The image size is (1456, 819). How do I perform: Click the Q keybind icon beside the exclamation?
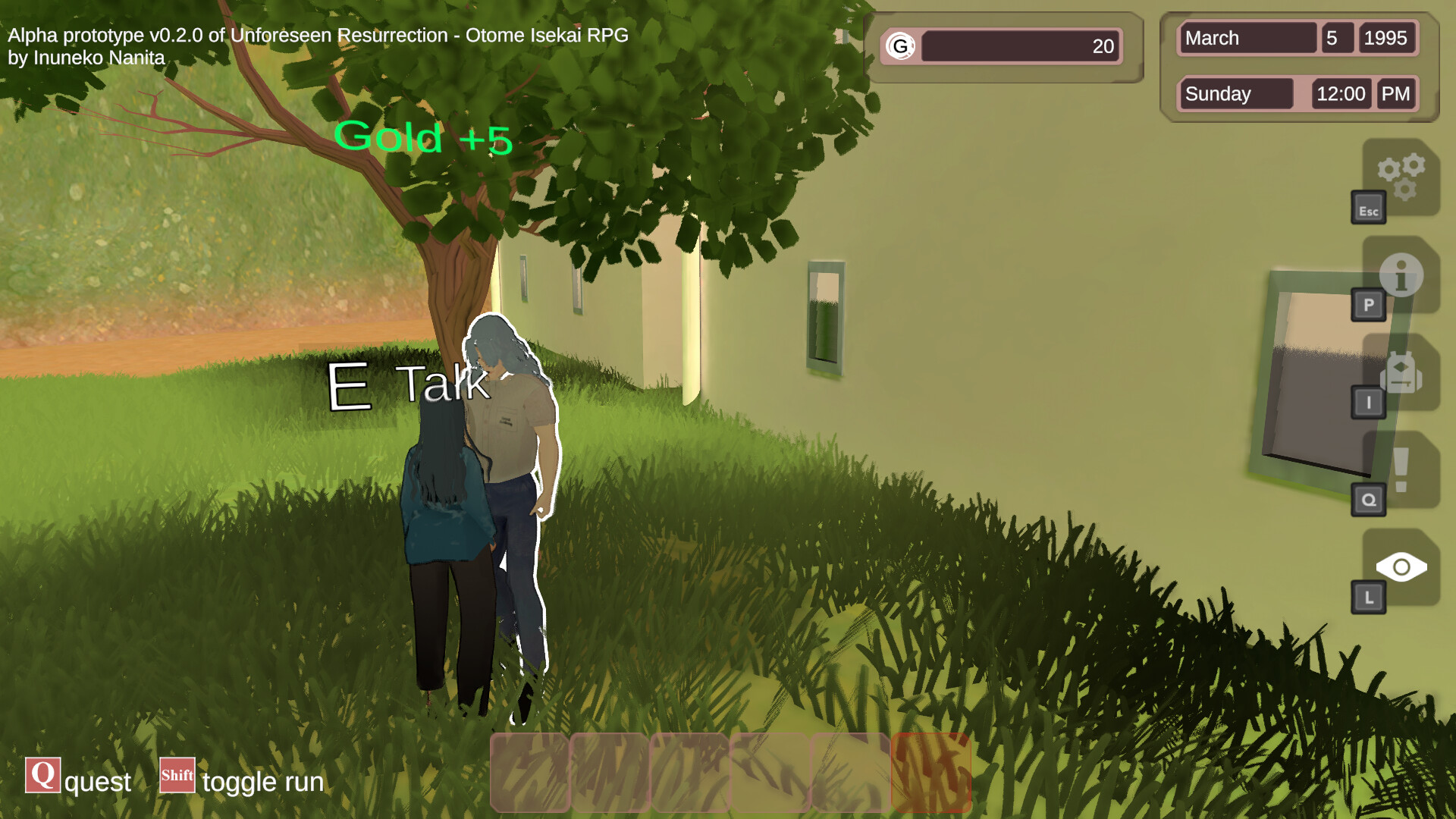pos(1369,499)
